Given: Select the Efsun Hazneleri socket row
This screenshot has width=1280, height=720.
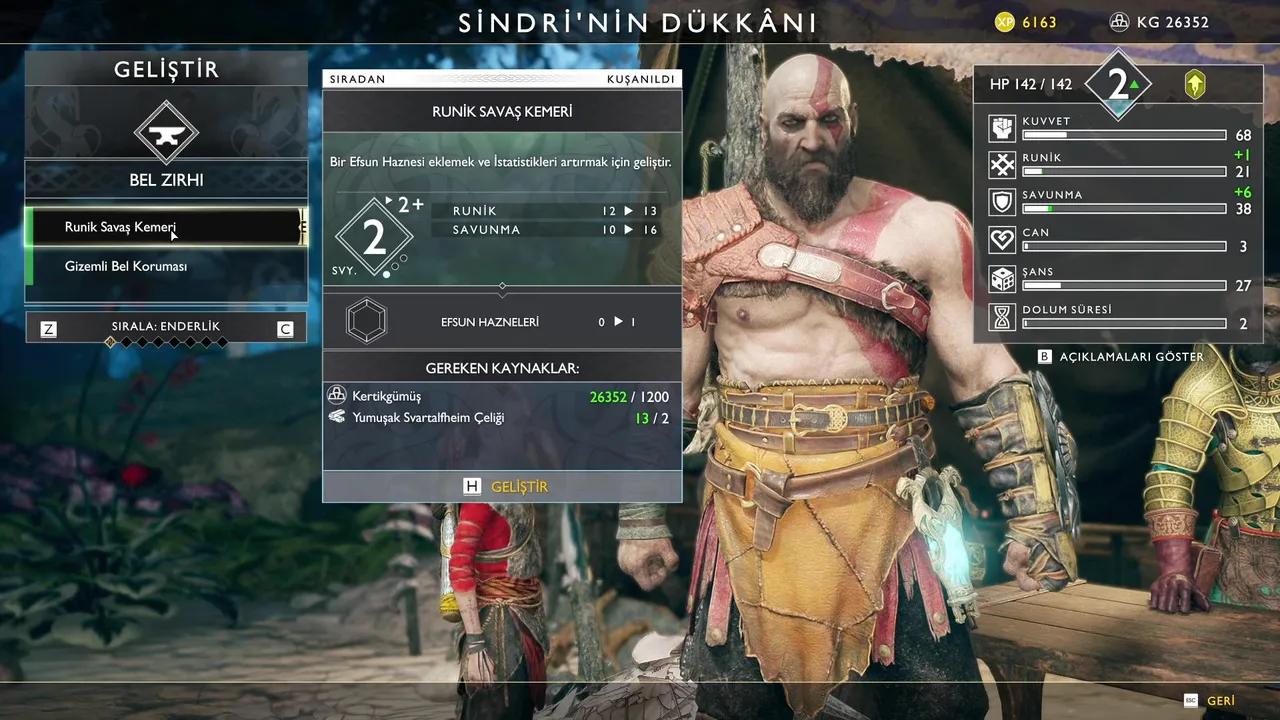Looking at the screenshot, I should click(502, 322).
